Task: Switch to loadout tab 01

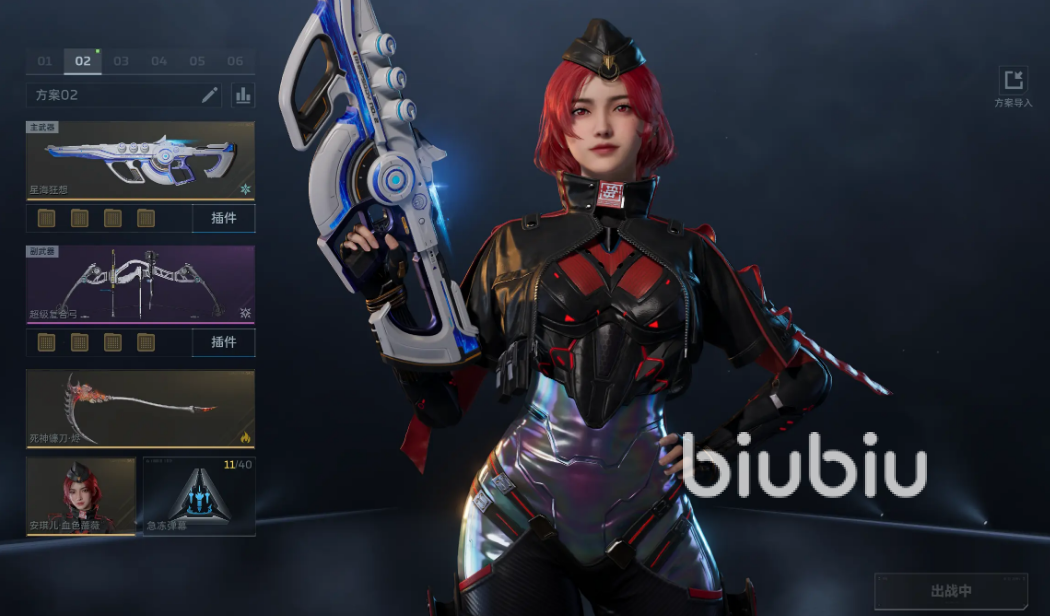Action: point(45,62)
